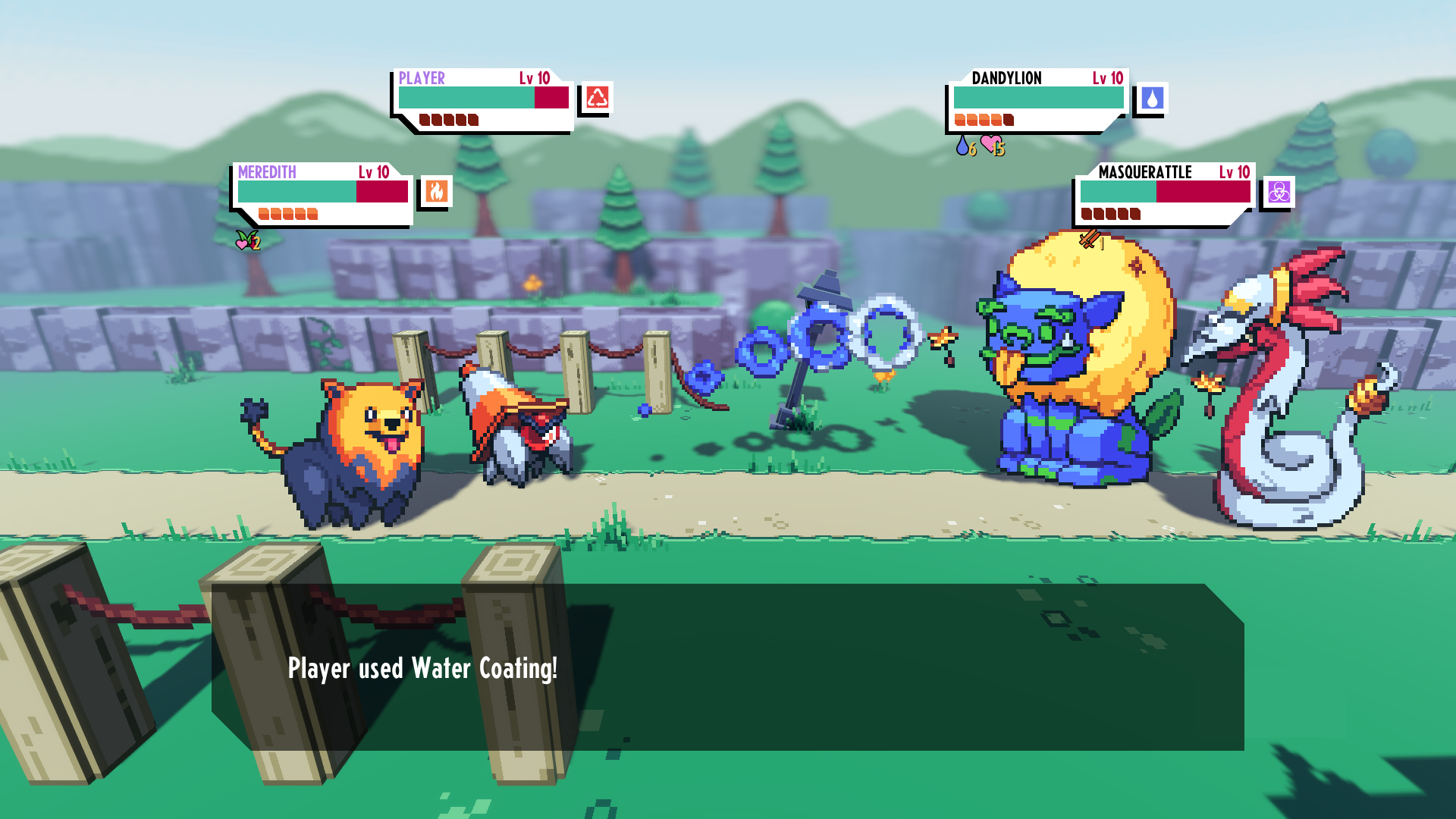The width and height of the screenshot is (1456, 819).
Task: Click the Fire type icon next to MEREDITH
Action: [436, 192]
